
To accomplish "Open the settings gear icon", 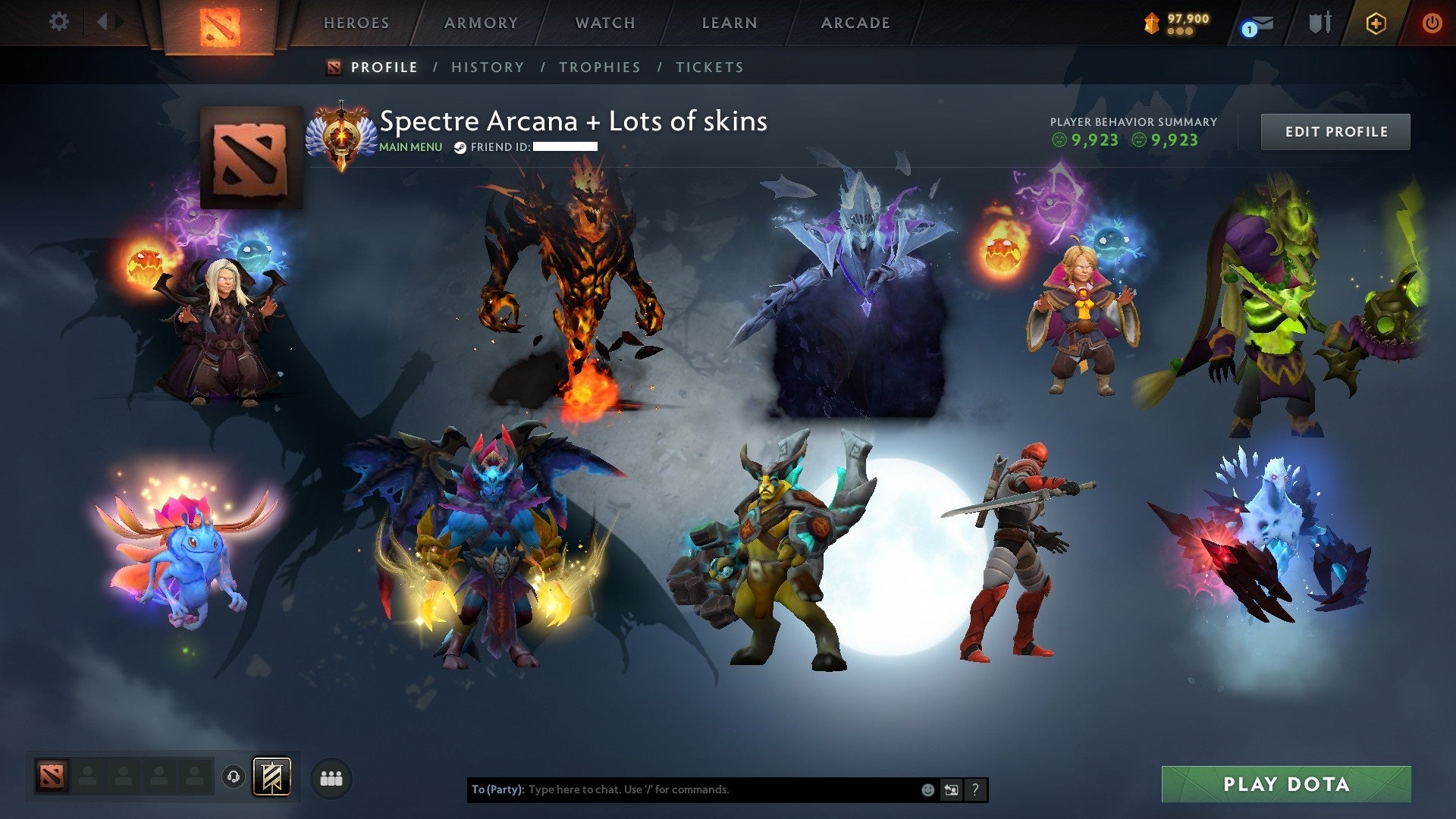I will 59,22.
